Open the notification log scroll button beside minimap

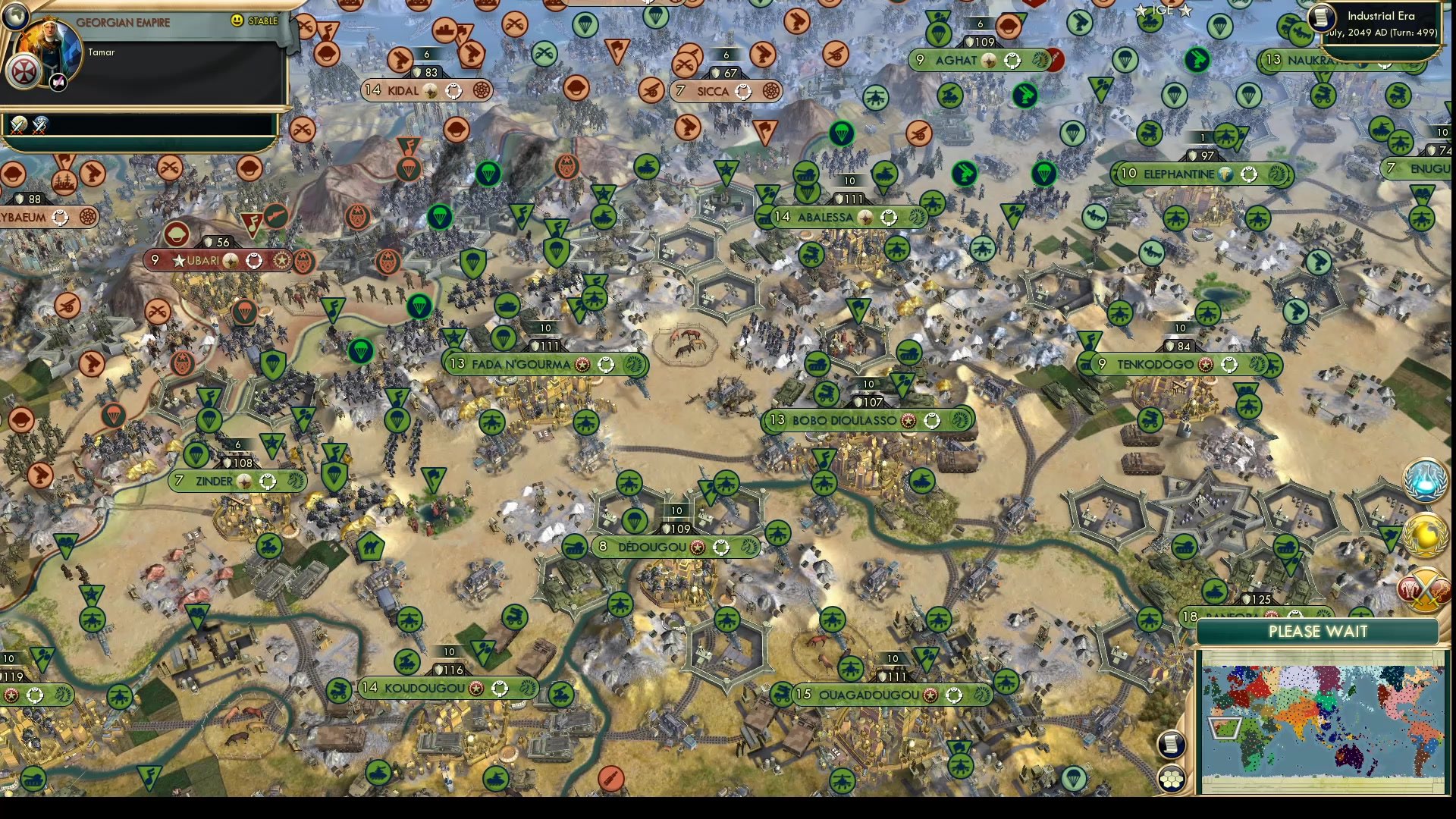[x=1172, y=745]
